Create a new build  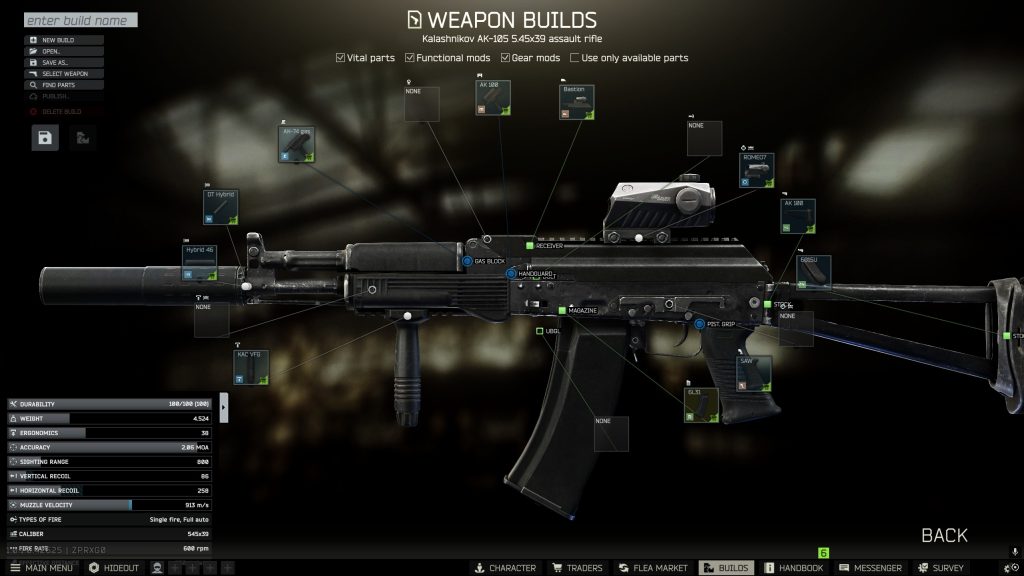tap(58, 40)
